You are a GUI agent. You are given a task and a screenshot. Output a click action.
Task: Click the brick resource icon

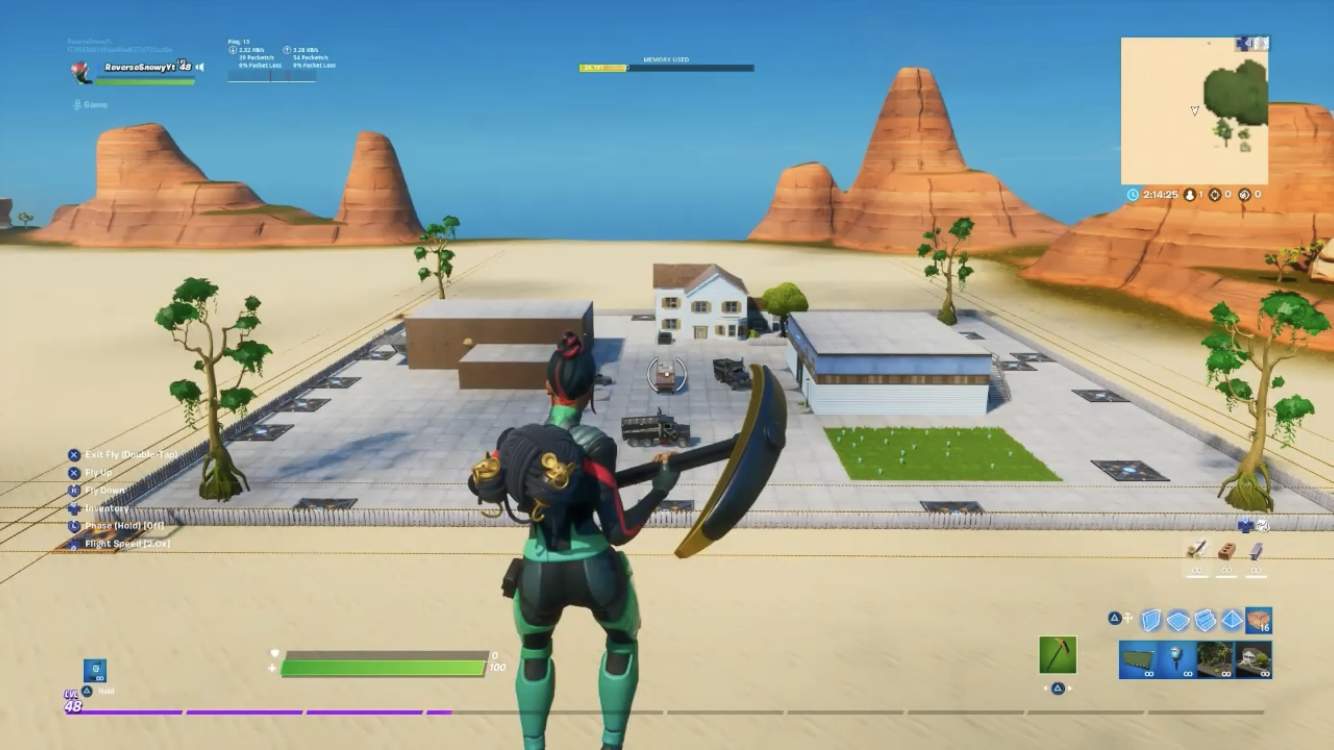[x=1228, y=551]
